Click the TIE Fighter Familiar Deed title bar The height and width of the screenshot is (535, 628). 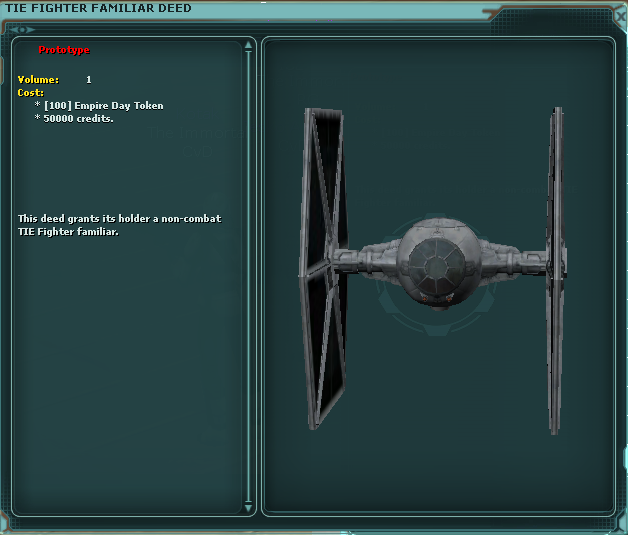pos(300,8)
